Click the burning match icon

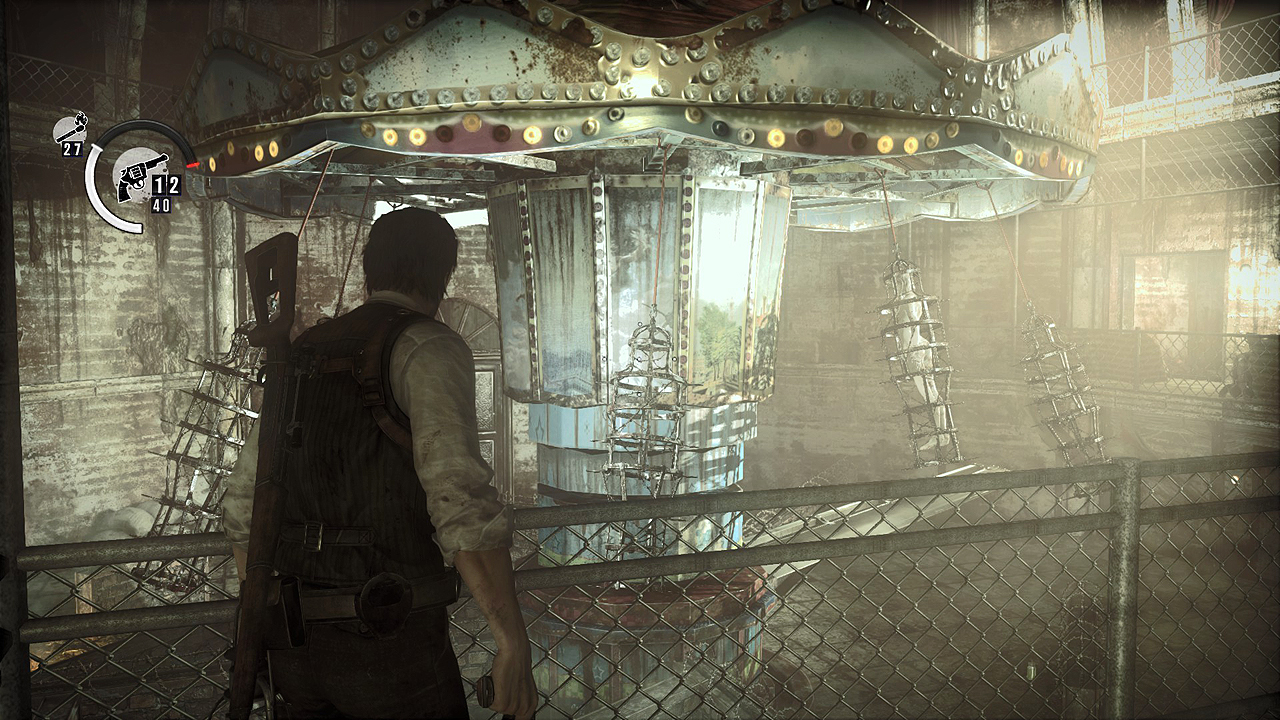[x=72, y=128]
